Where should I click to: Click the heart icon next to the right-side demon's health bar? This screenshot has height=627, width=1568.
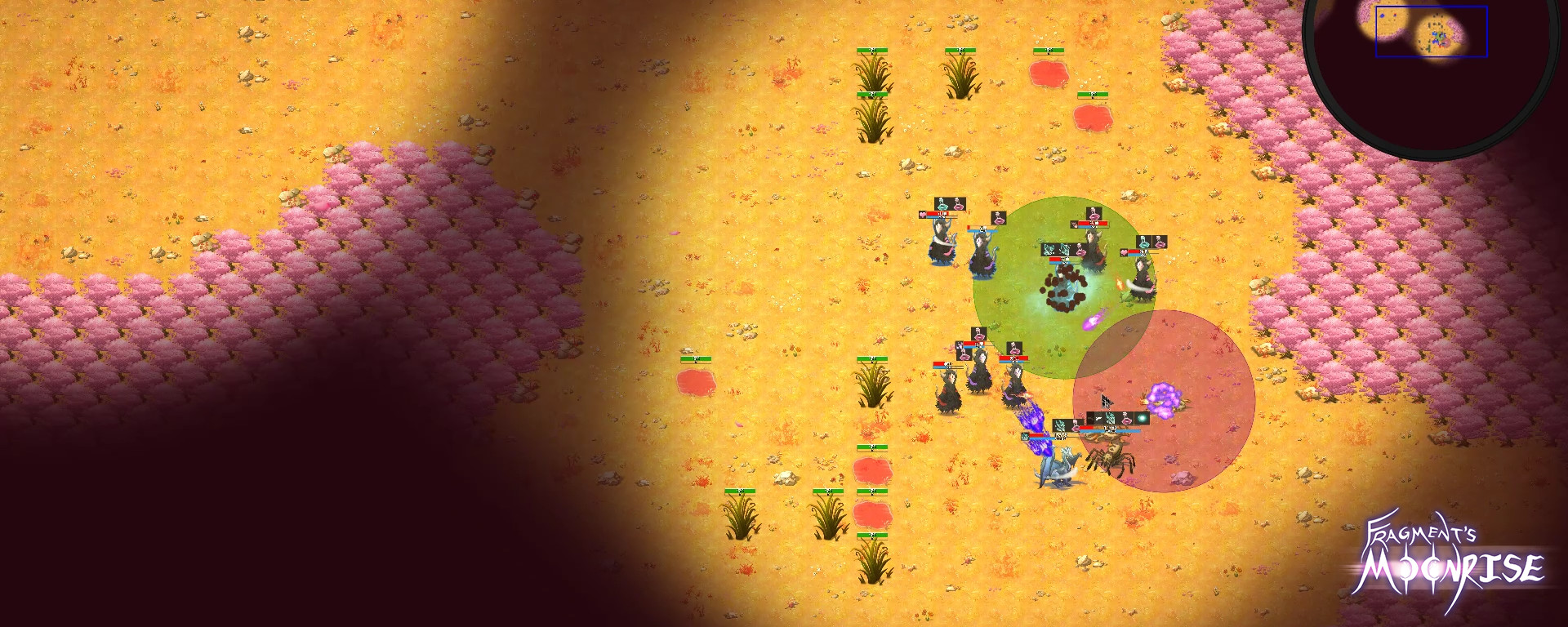pyautogui.click(x=1124, y=252)
